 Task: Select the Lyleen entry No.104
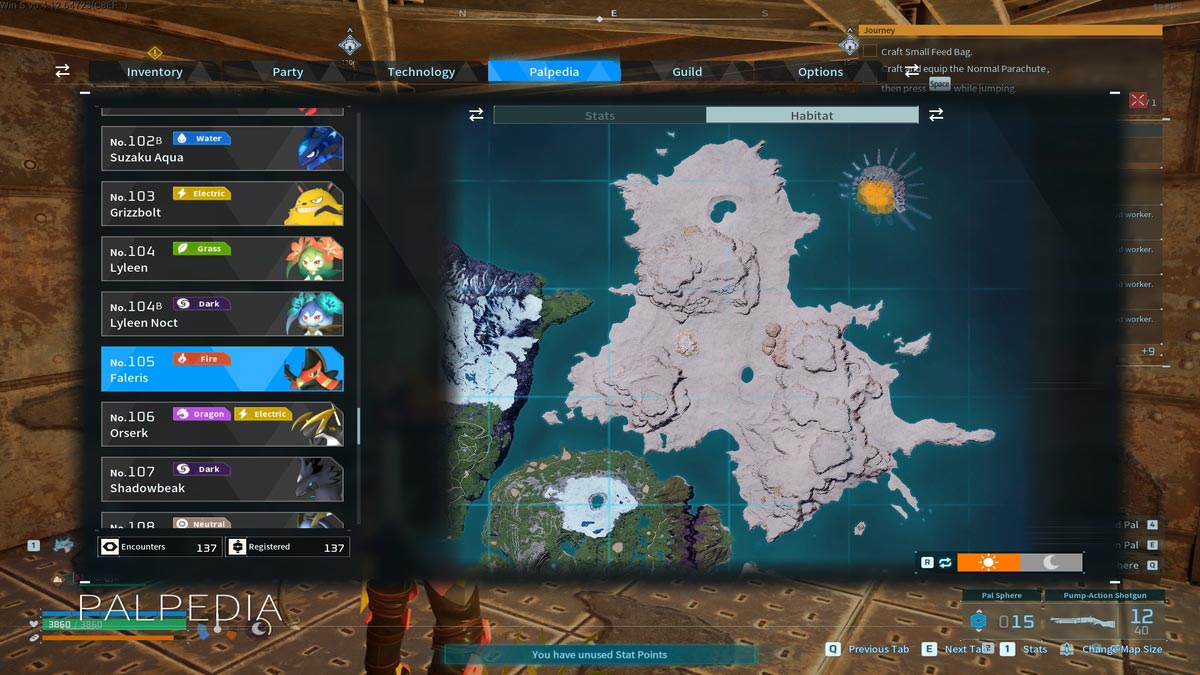[222, 259]
